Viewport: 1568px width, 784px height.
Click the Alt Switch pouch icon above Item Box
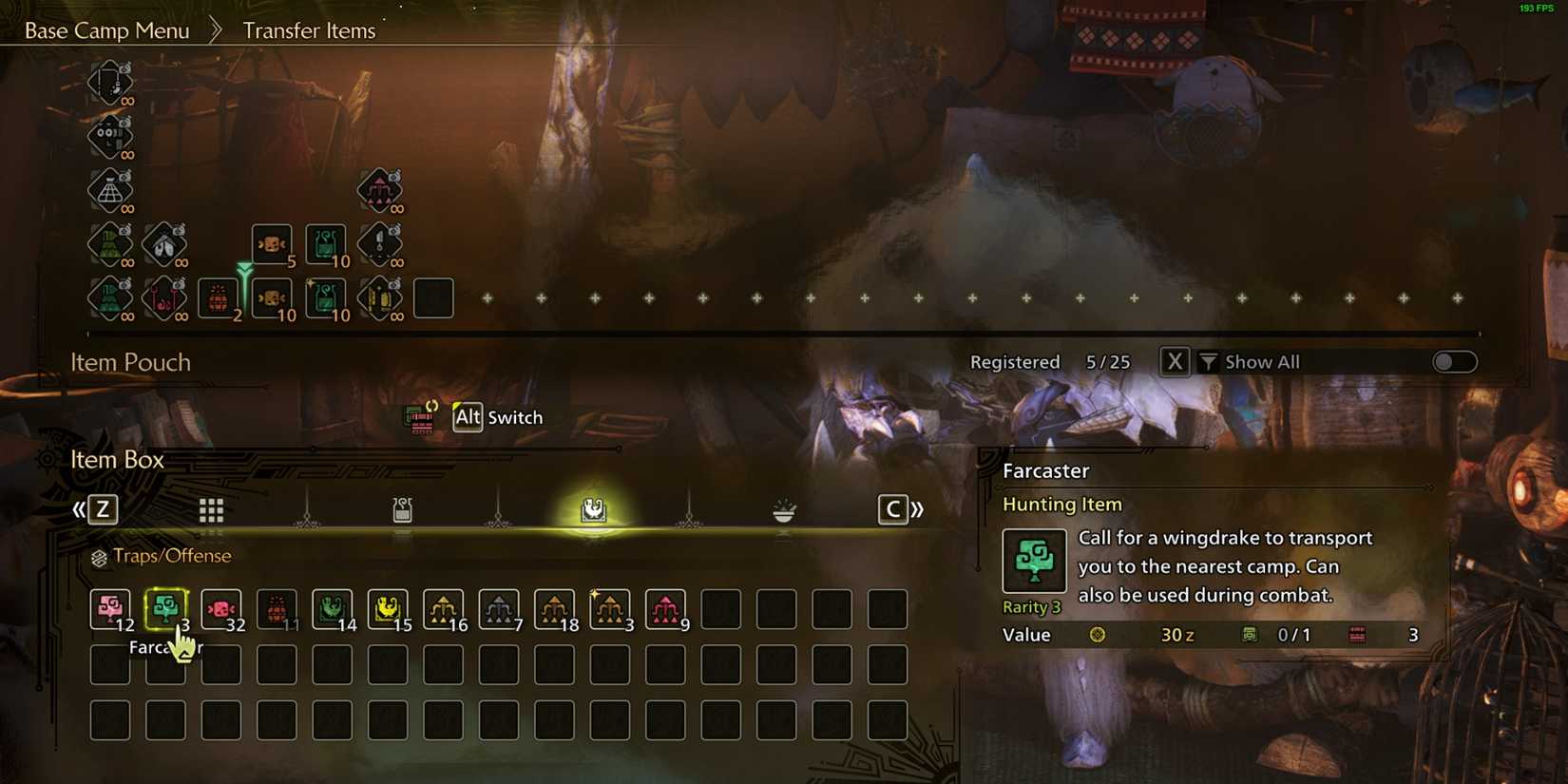[x=422, y=416]
